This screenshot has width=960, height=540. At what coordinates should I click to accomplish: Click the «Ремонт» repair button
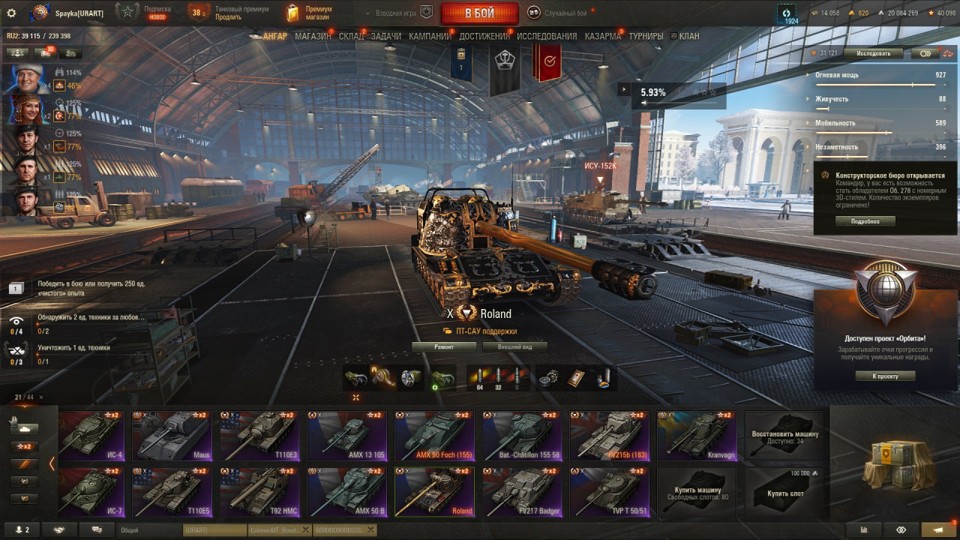[x=443, y=347]
